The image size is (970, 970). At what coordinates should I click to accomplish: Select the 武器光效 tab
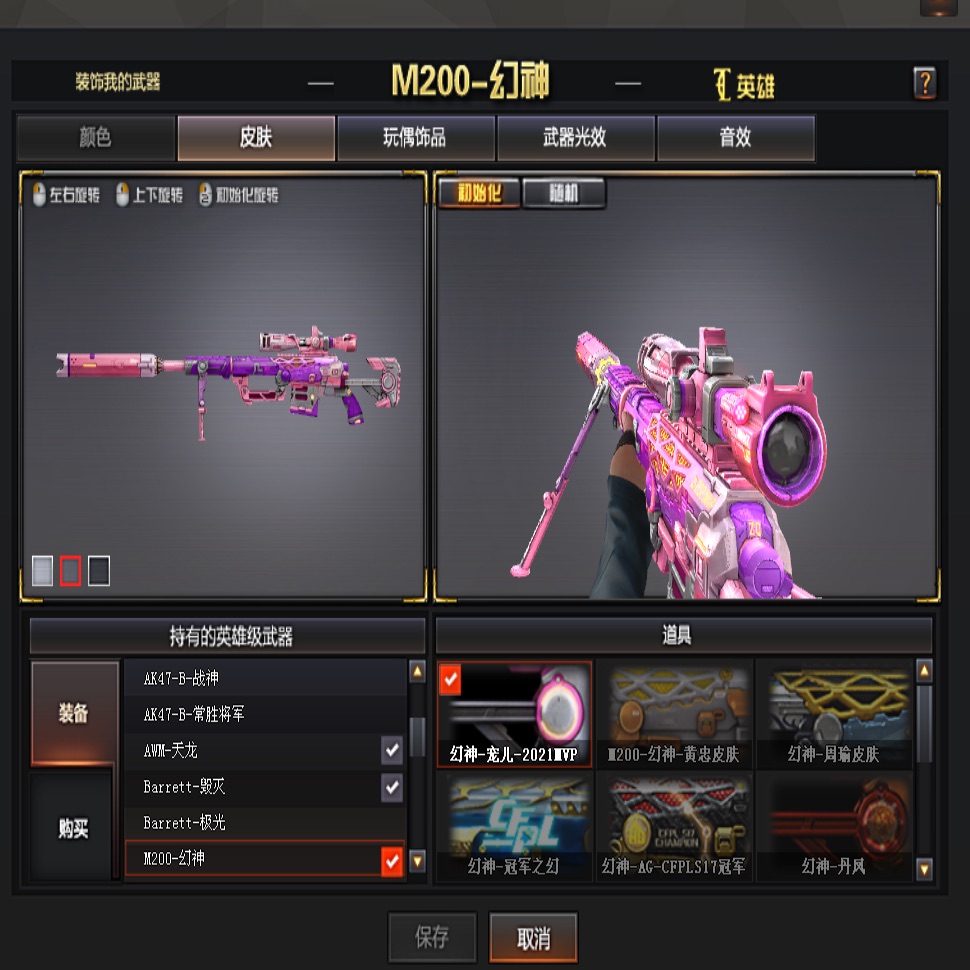click(575, 138)
